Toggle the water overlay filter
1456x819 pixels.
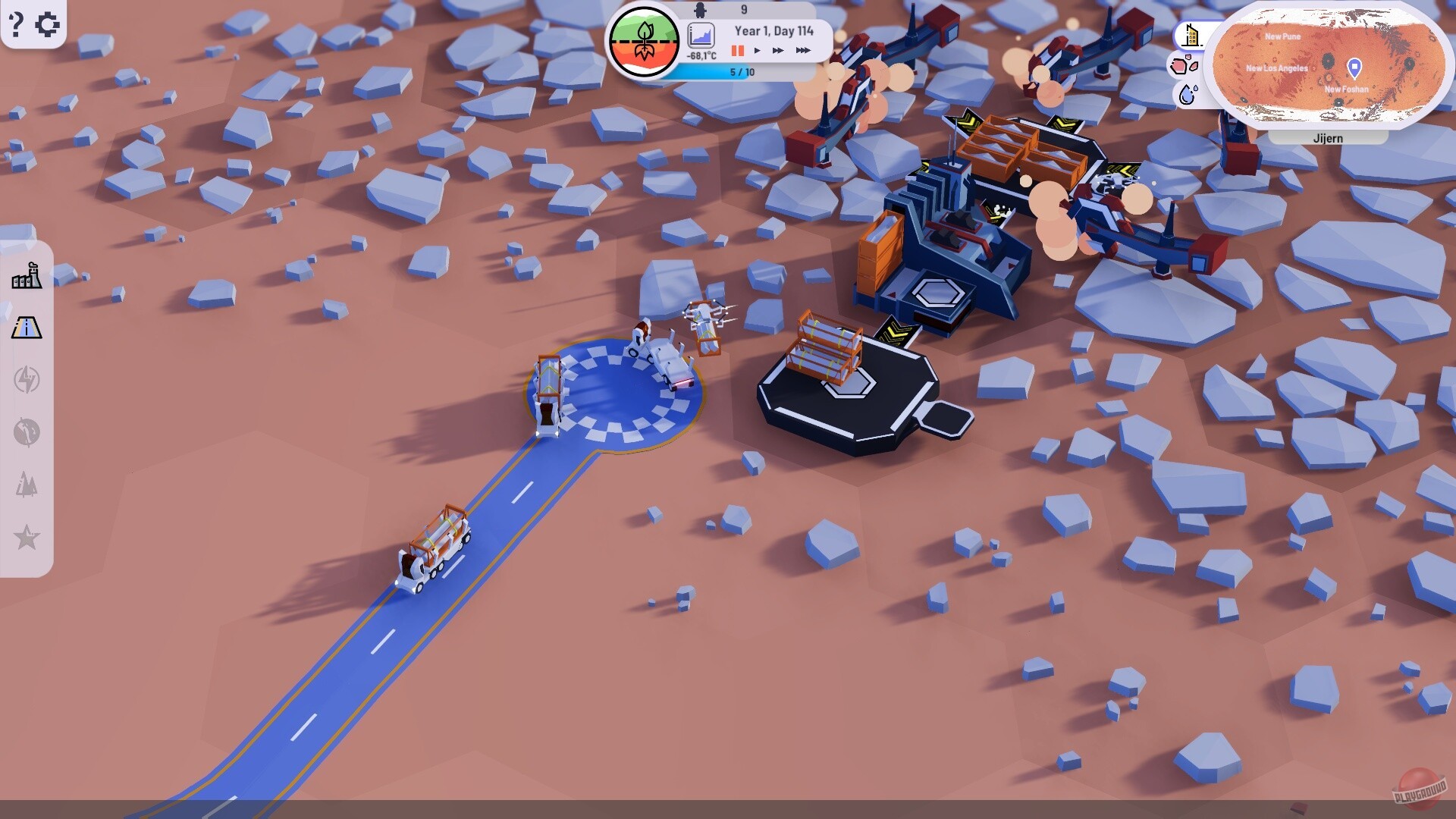(1187, 96)
